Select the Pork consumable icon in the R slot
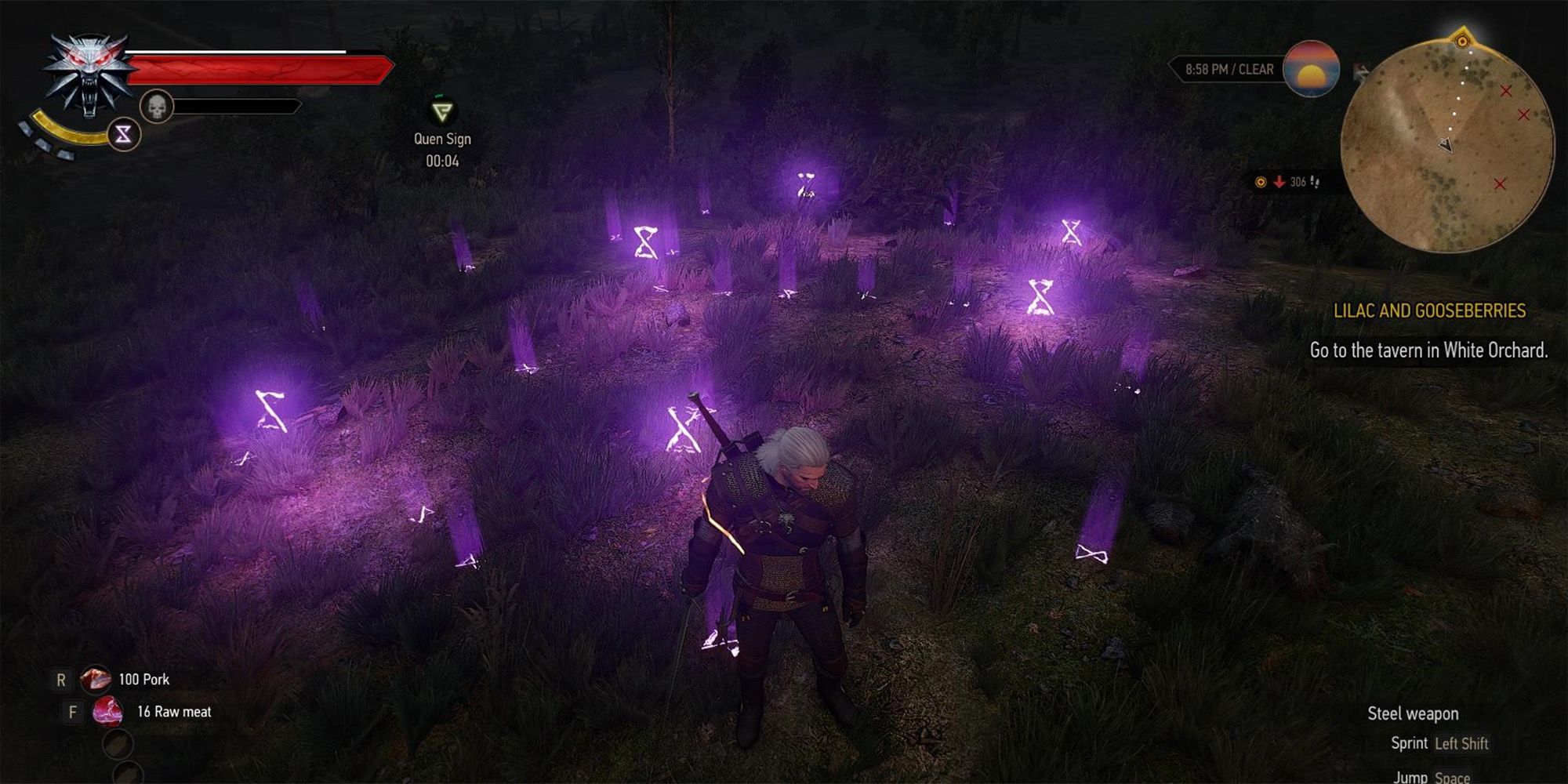 pos(96,680)
